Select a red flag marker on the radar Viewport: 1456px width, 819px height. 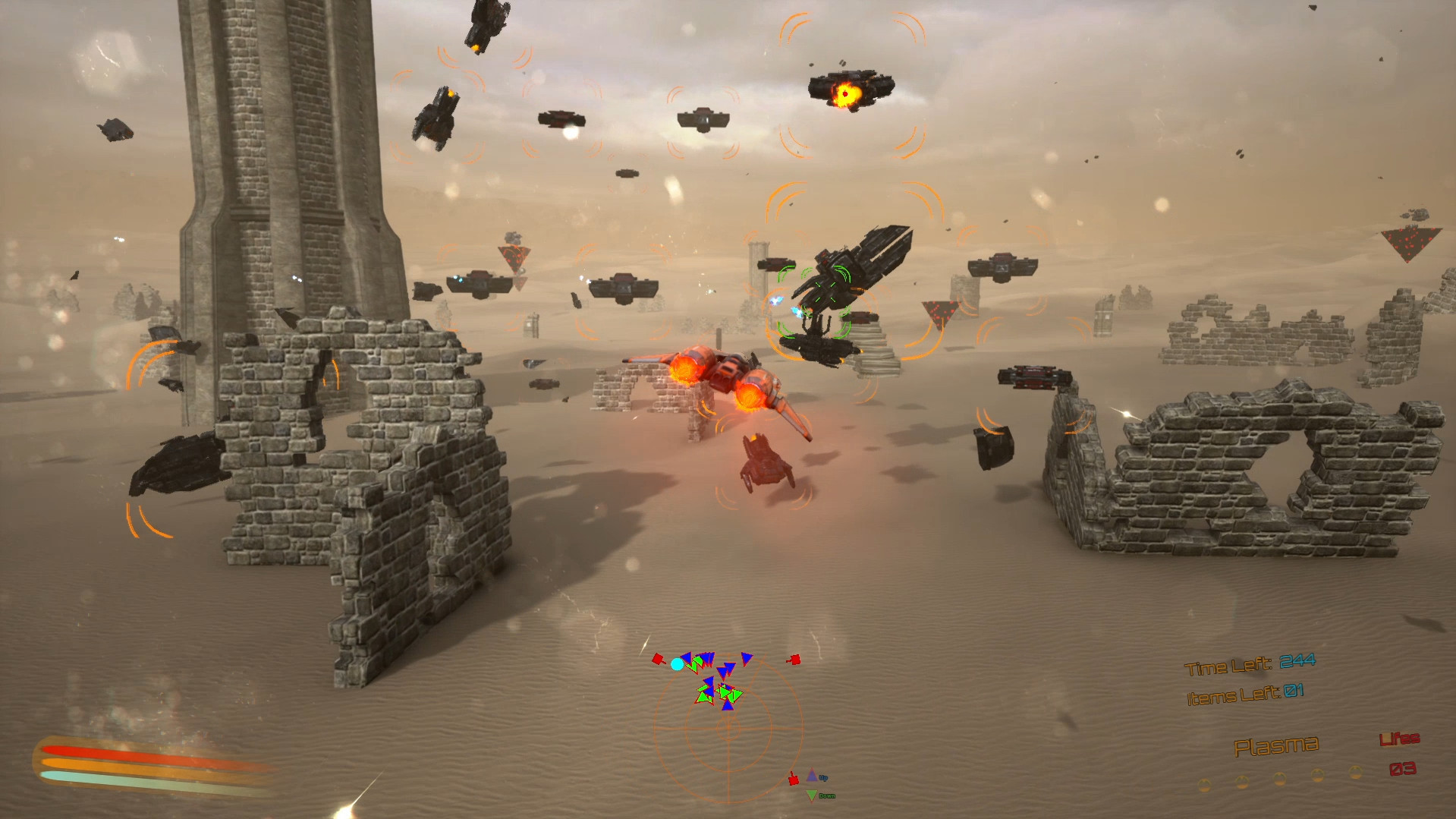tap(658, 660)
